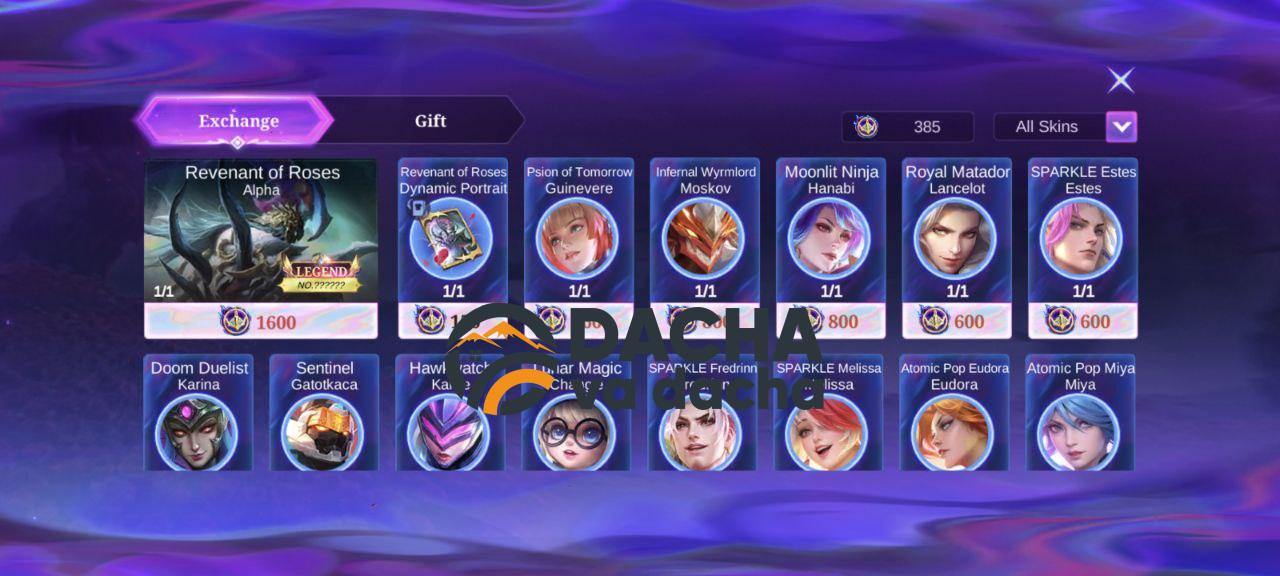Close the skin exchange window

pos(1121,80)
